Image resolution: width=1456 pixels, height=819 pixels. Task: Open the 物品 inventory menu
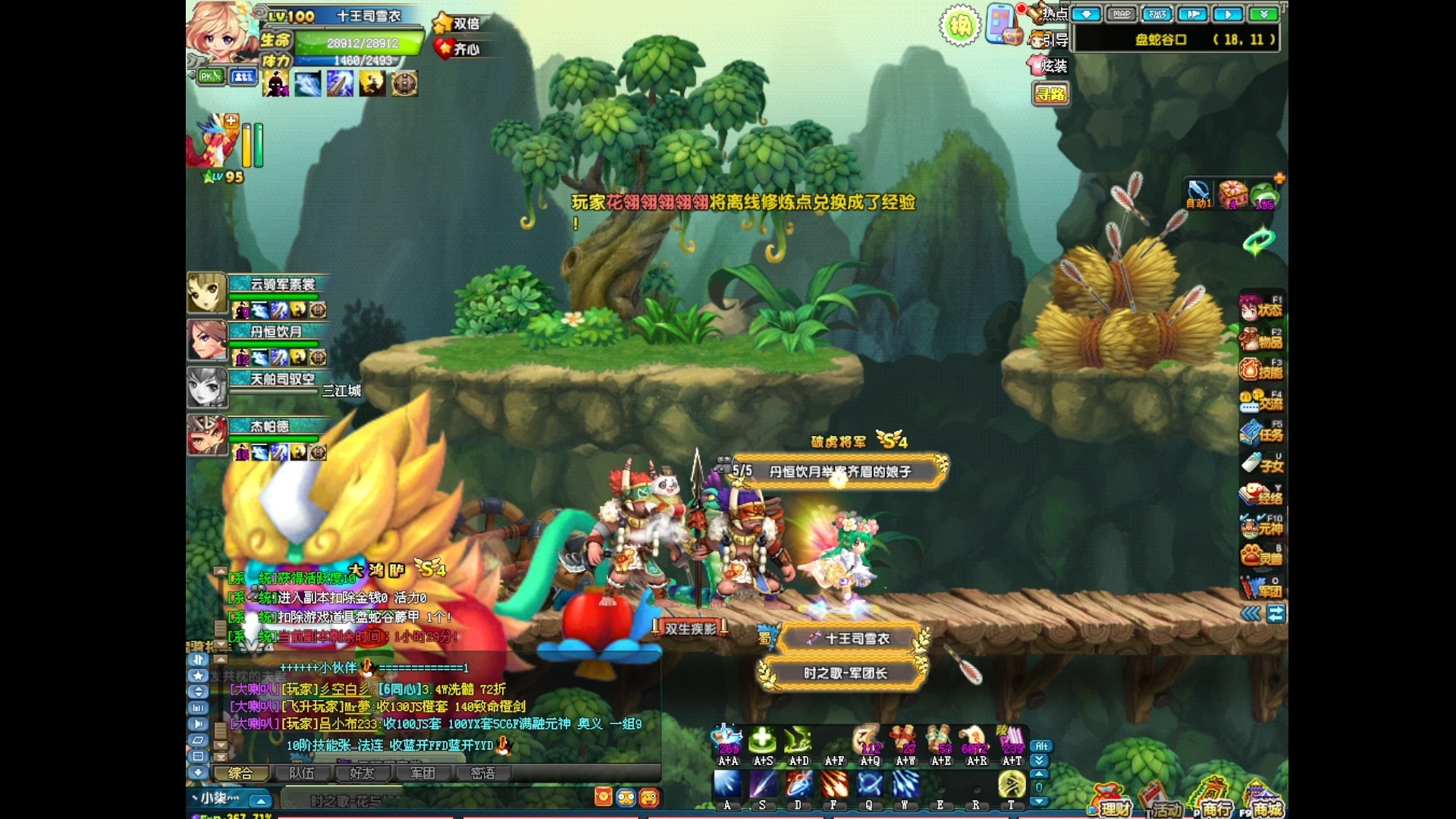pos(1260,340)
